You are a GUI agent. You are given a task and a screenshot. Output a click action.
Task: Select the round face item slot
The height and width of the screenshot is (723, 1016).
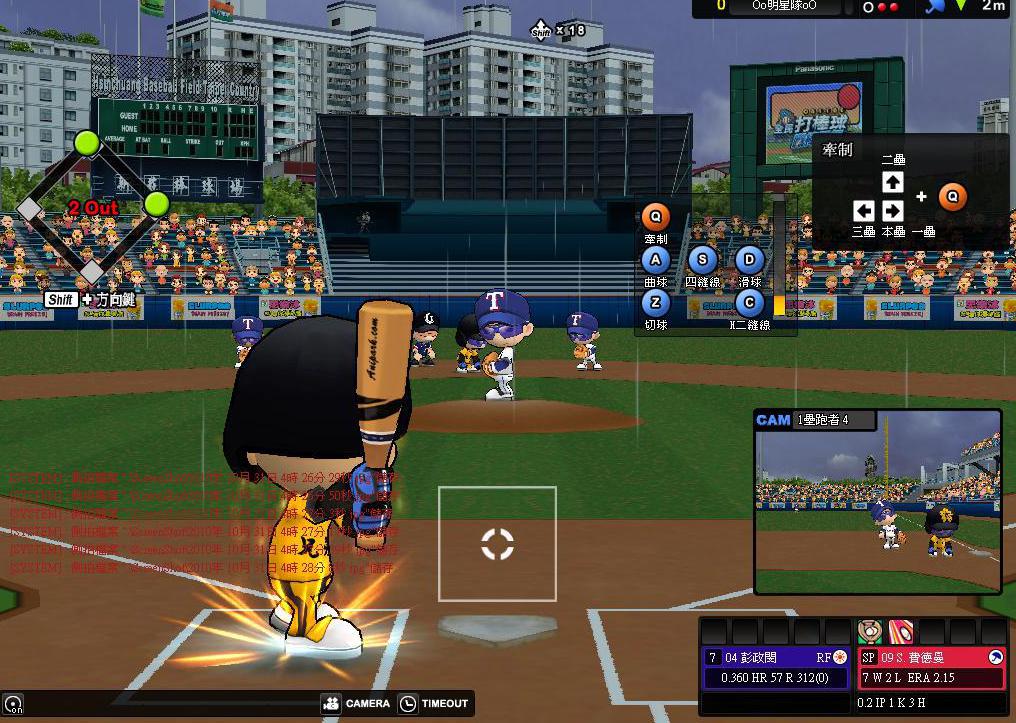869,632
